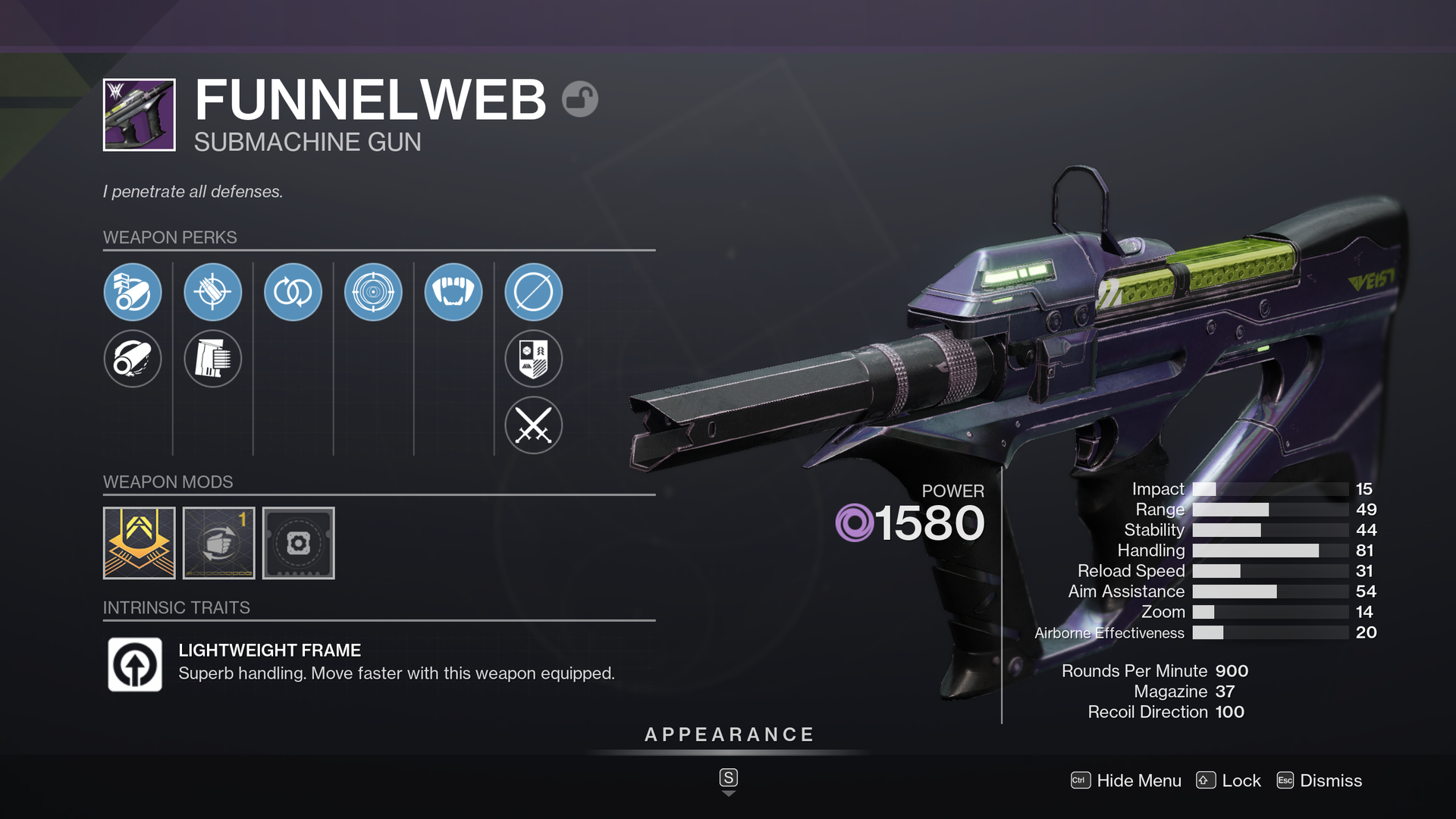Select the barrel perk in the first column
Screen dimensions: 1456x819
[133, 291]
